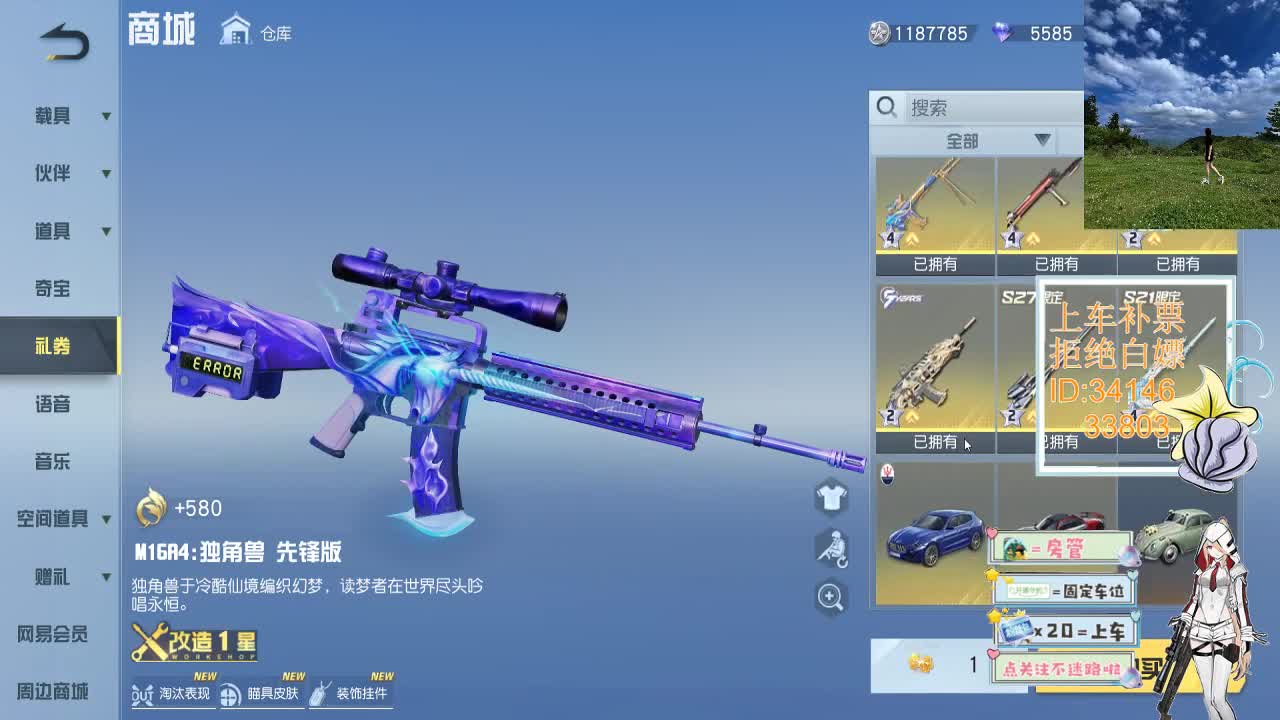Switch to the 礼券 tab
This screenshot has height=720, width=1280.
coord(55,346)
